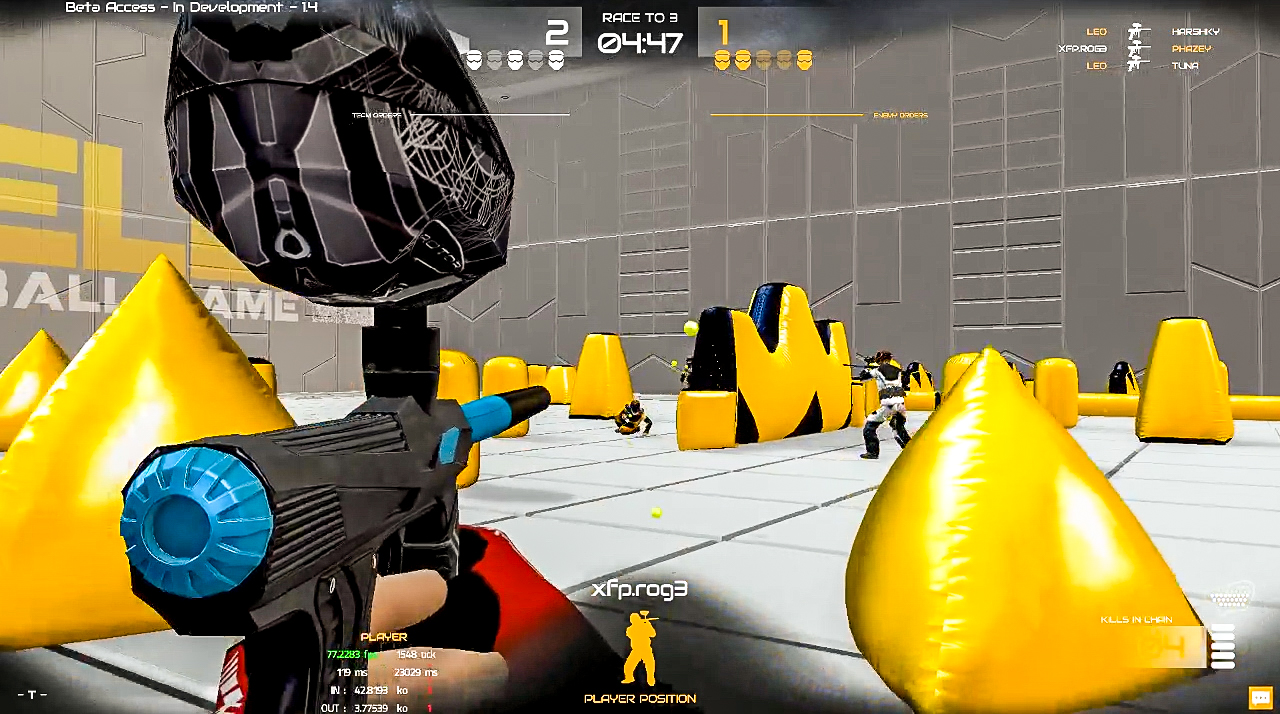Open the orange chat bubble button
The image size is (1280, 714).
(x=1260, y=697)
